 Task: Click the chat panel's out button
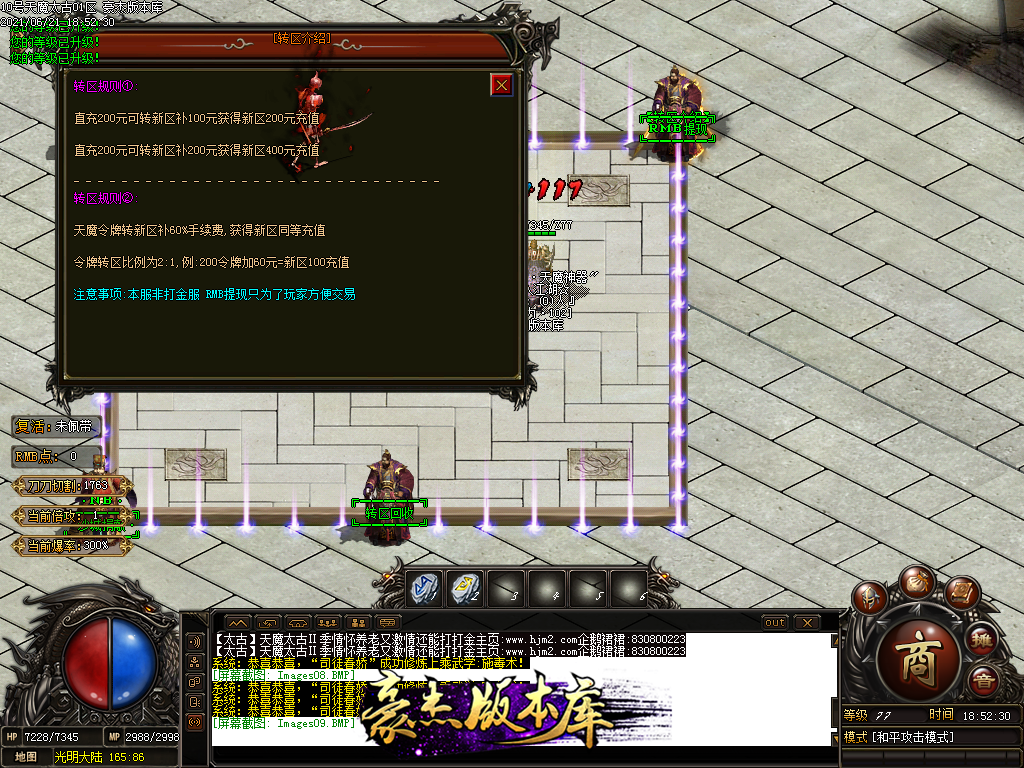click(775, 622)
